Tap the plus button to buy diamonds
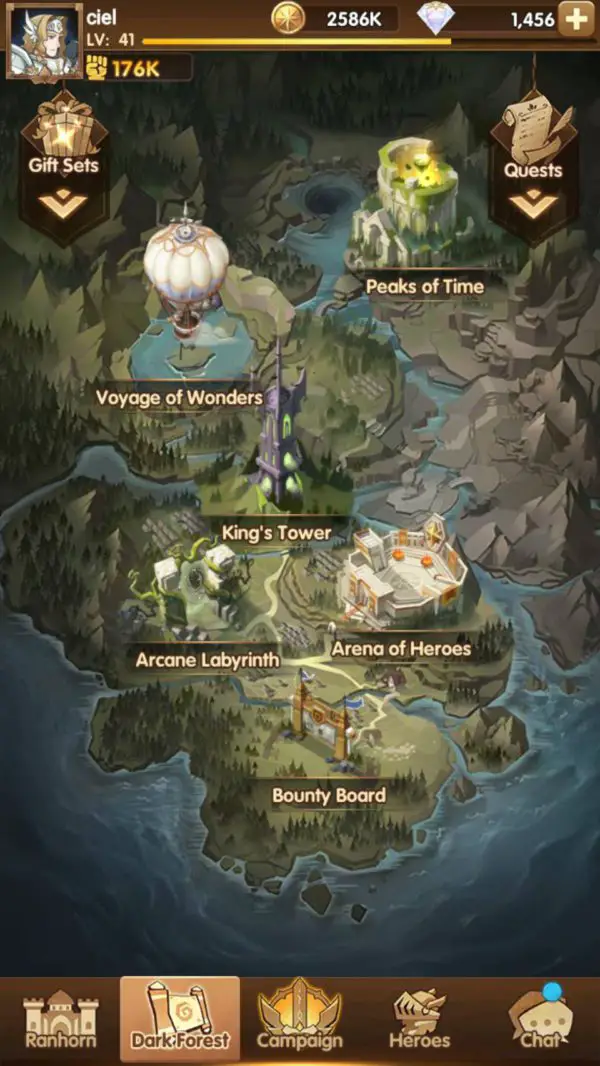This screenshot has height=1066, width=600. [x=576, y=19]
